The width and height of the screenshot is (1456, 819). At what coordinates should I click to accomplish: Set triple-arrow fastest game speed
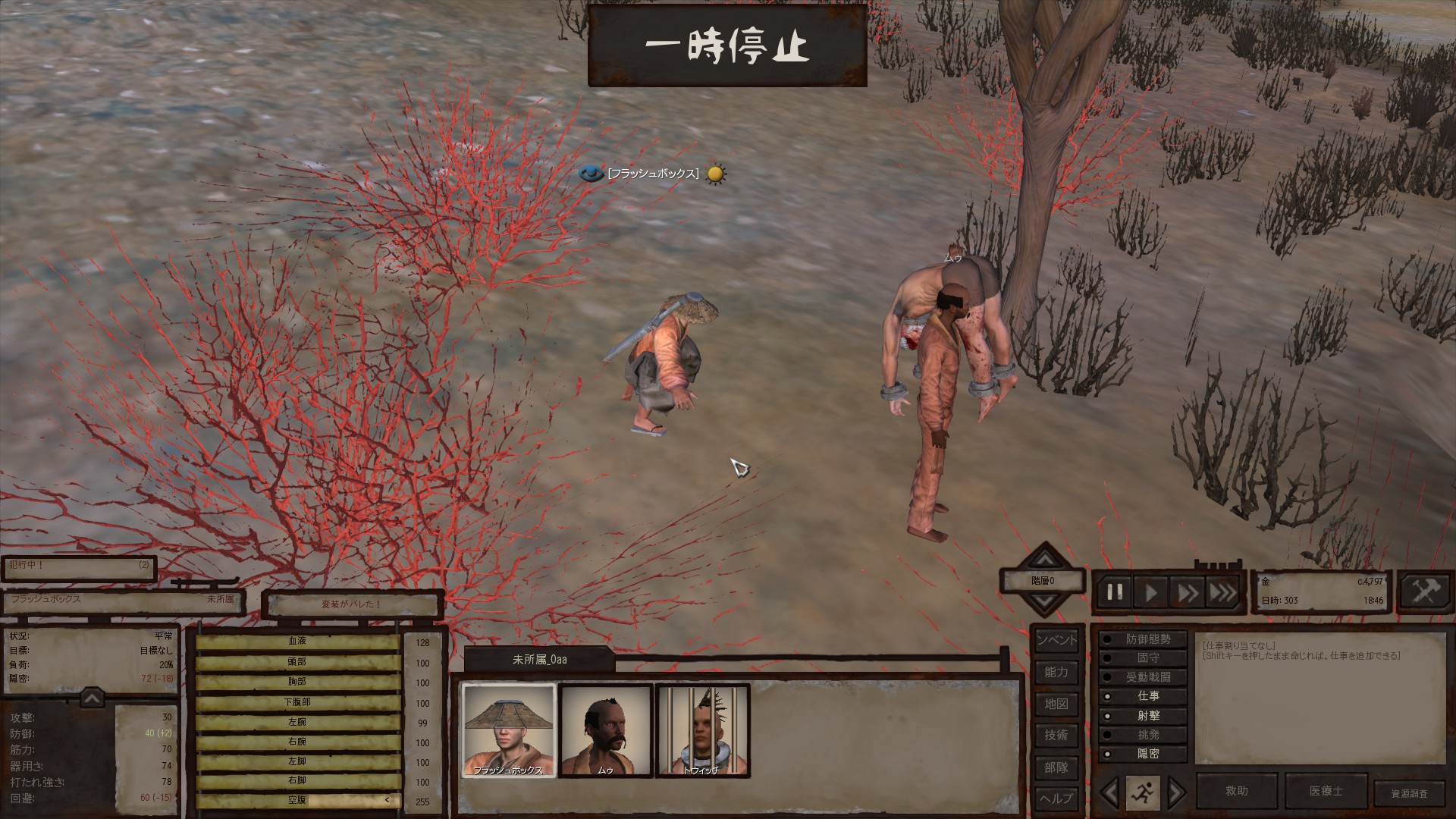1222,592
